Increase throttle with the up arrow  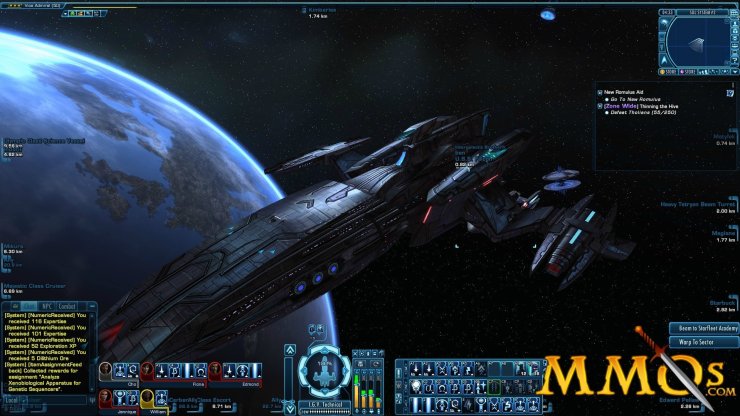[x=290, y=351]
